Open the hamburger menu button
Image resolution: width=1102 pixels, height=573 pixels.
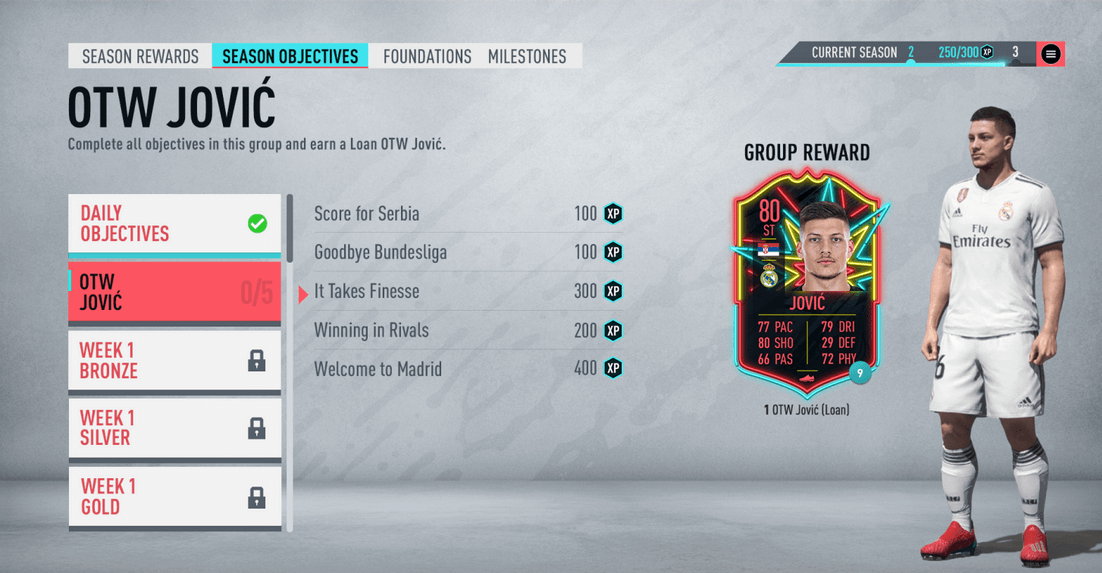coord(1050,54)
